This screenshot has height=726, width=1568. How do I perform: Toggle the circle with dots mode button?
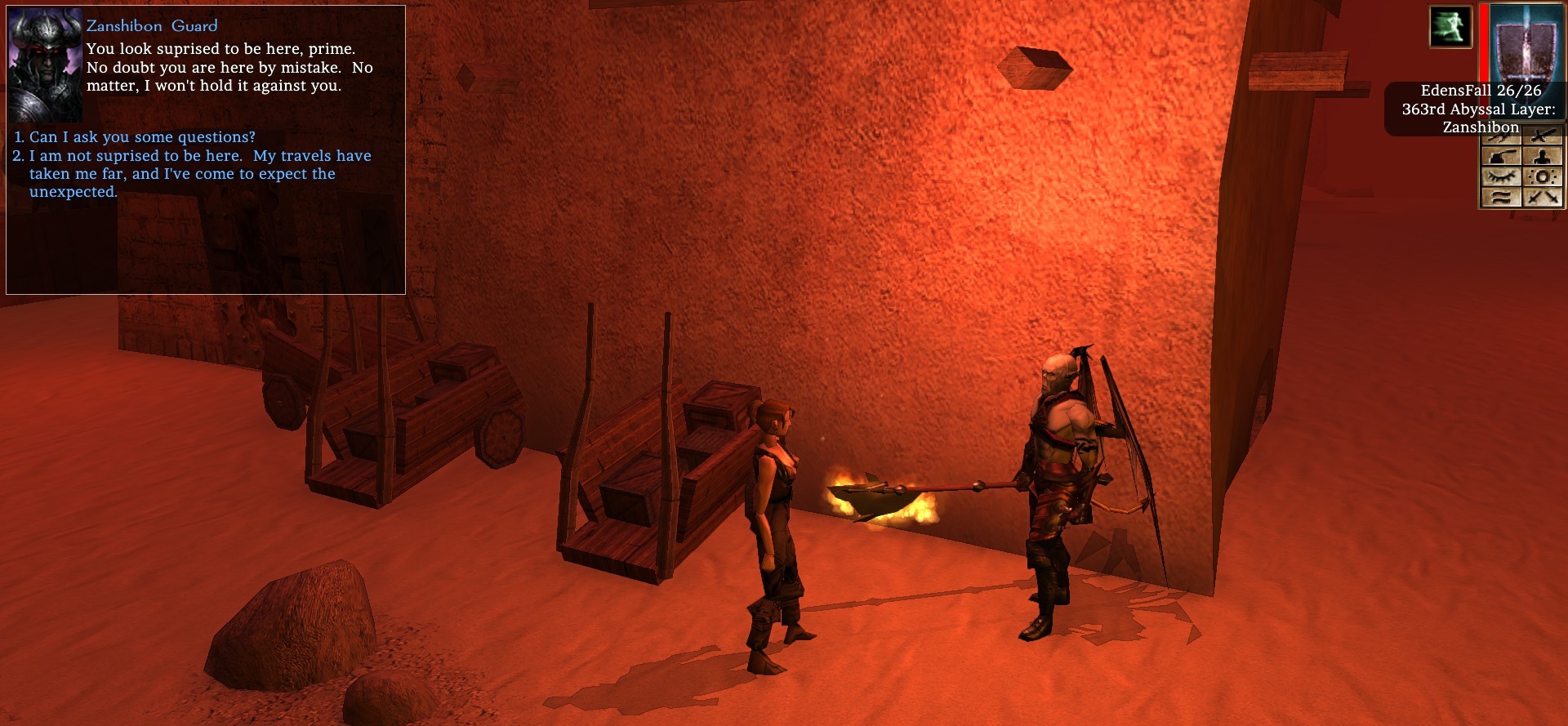[1543, 176]
